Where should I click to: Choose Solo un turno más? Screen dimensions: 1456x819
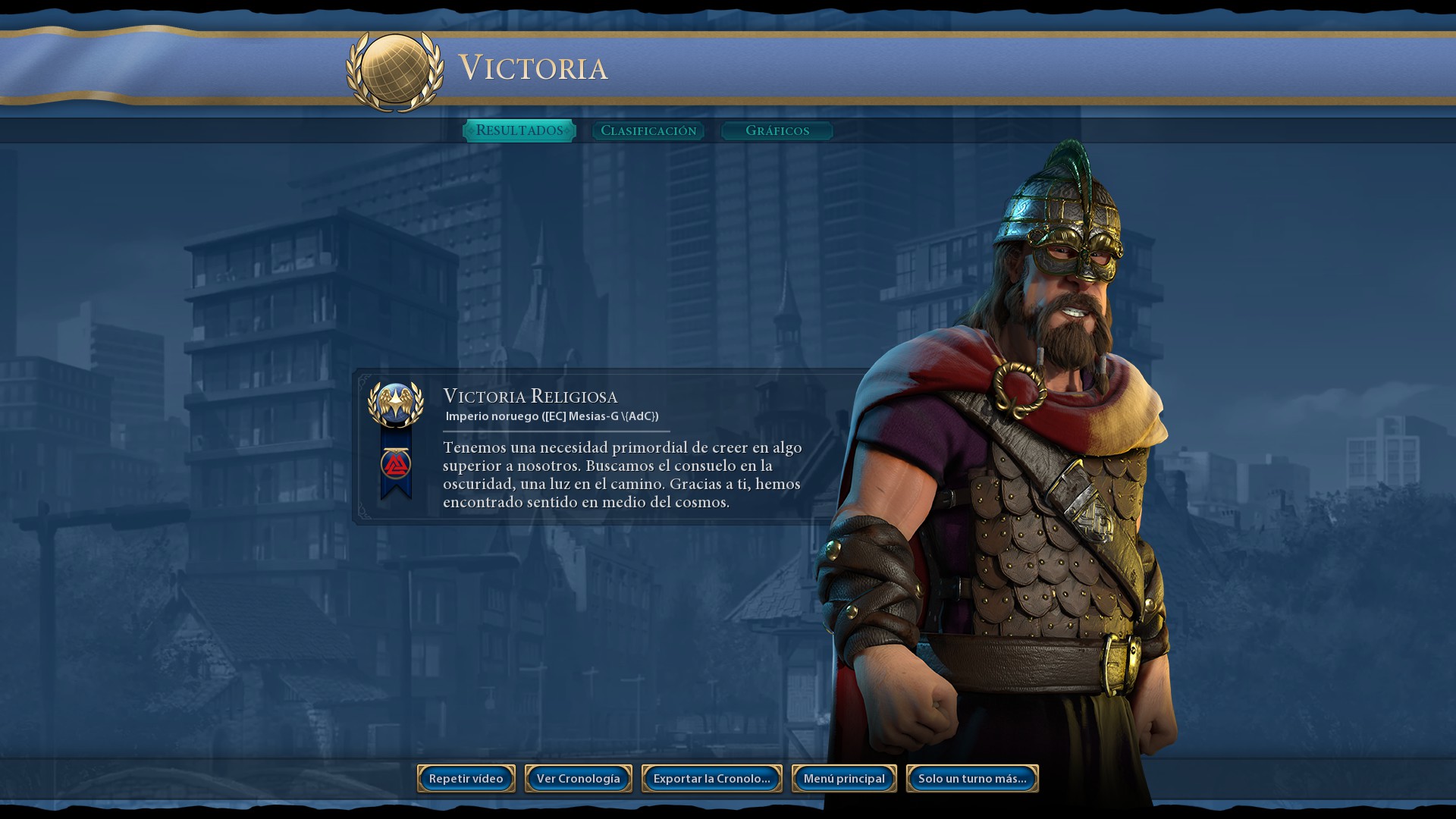point(972,779)
